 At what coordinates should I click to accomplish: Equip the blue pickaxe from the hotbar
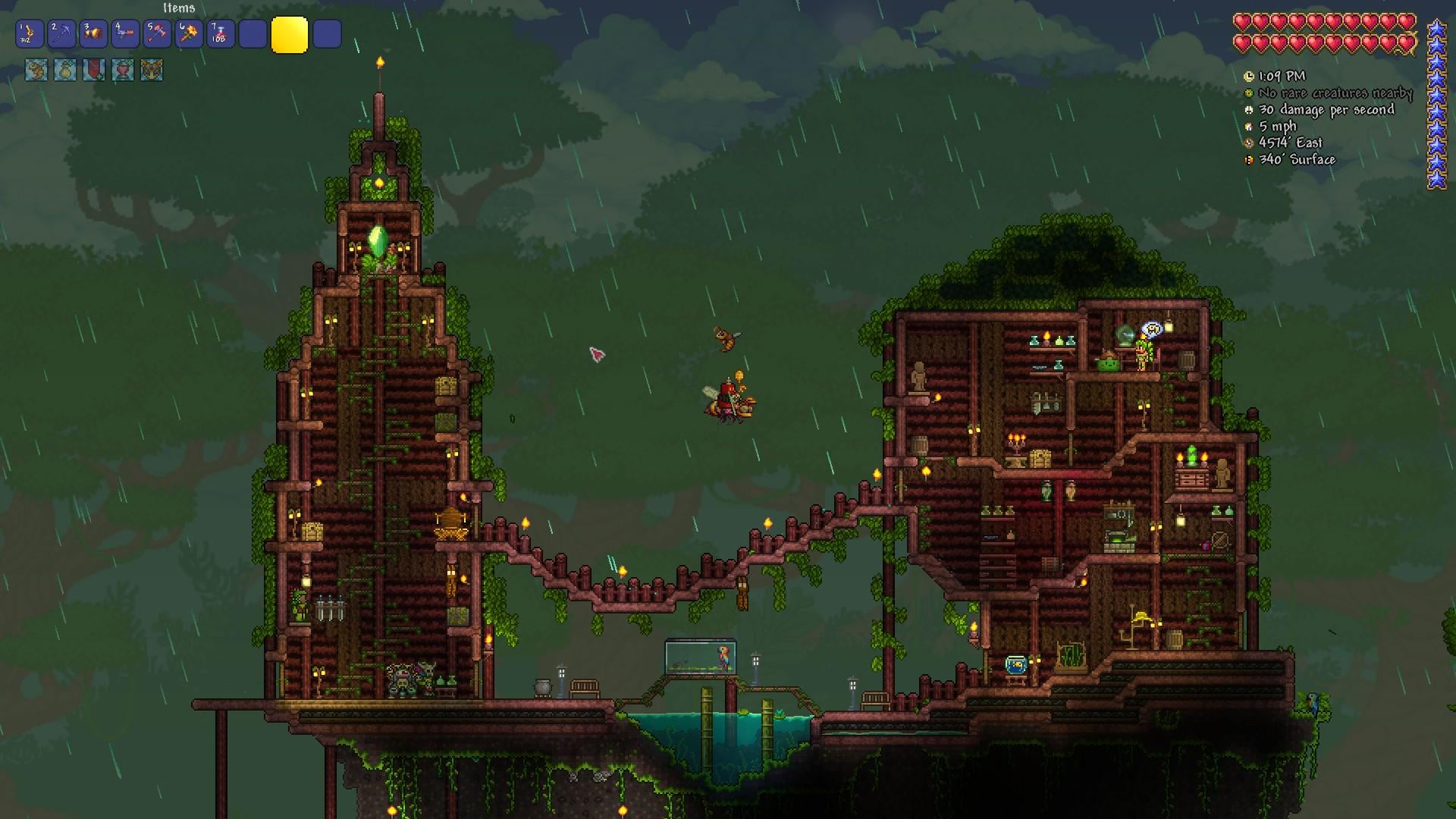[x=61, y=34]
